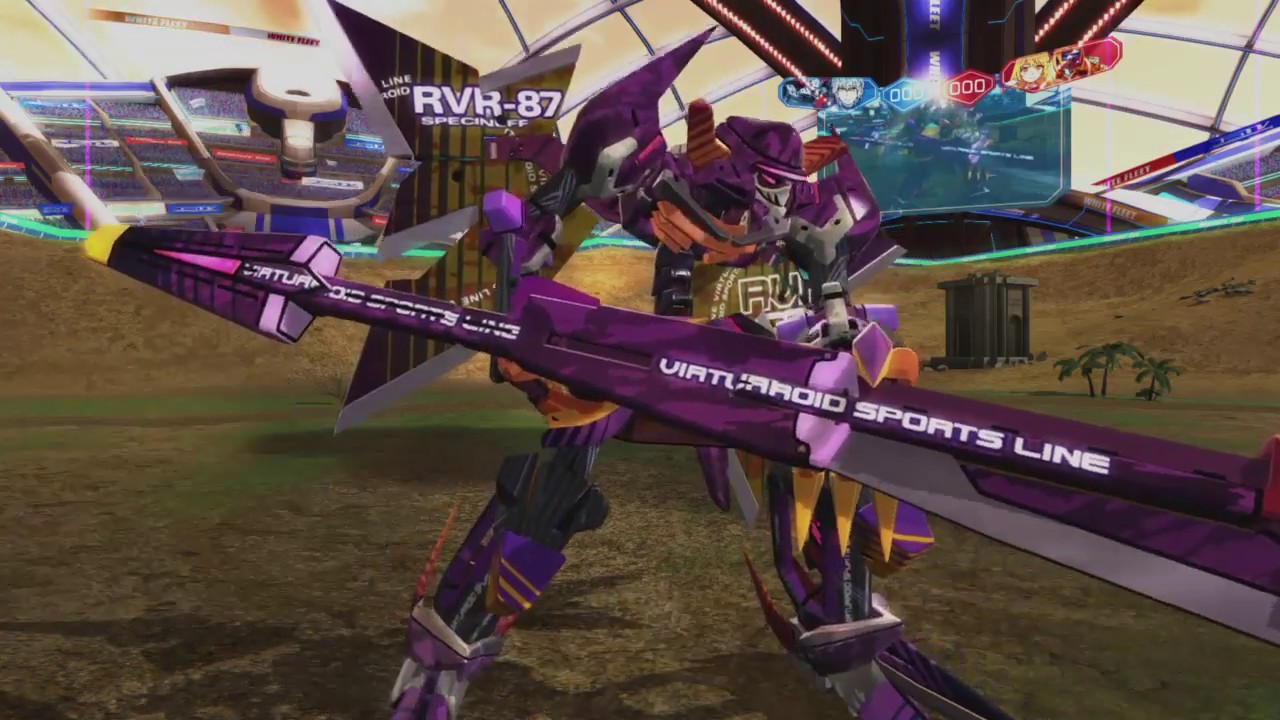
Task: Click the blue hexagonal 000 score icon
Action: coord(905,92)
